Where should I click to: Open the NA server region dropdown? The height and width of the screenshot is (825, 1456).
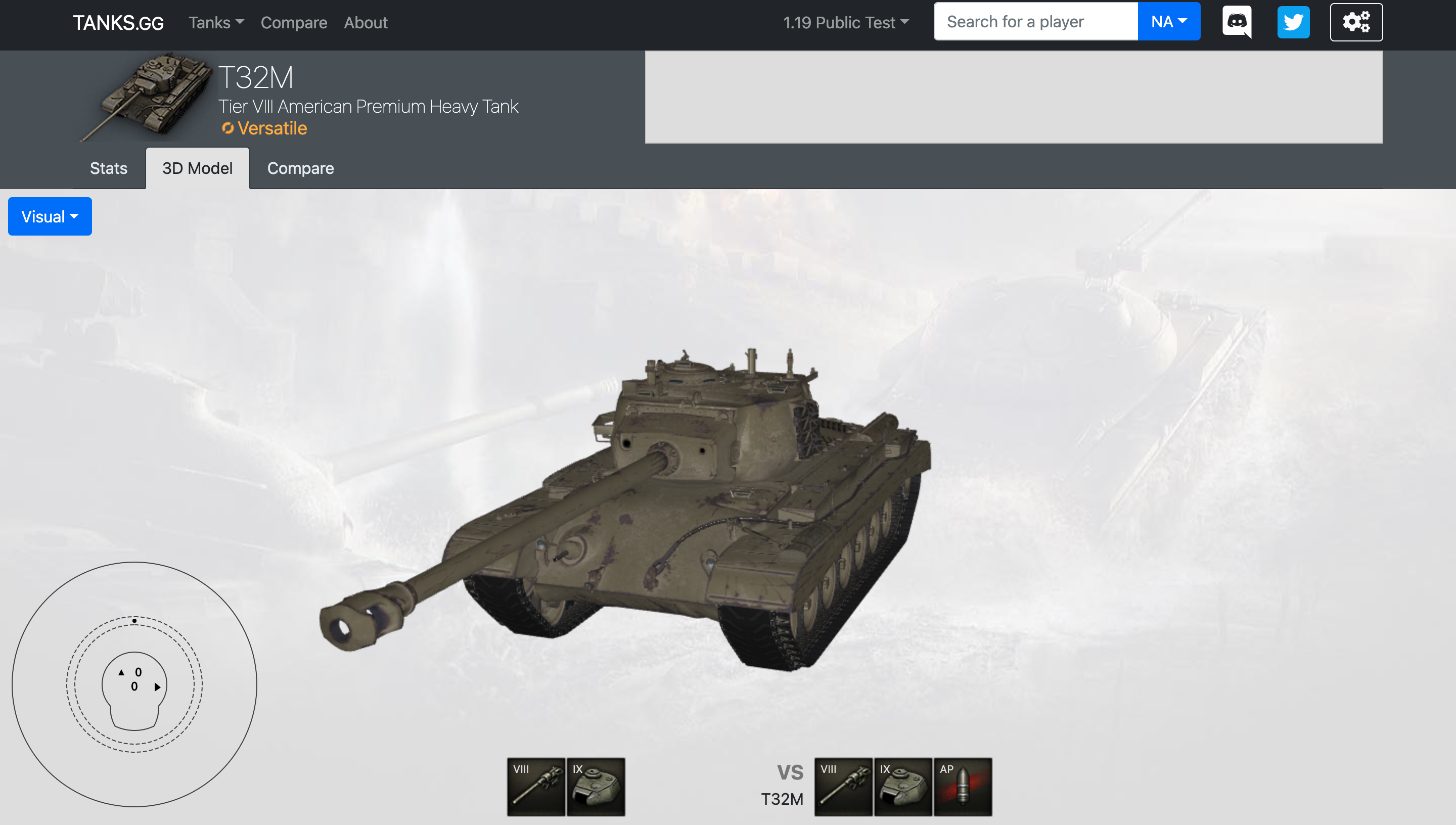coord(1168,21)
